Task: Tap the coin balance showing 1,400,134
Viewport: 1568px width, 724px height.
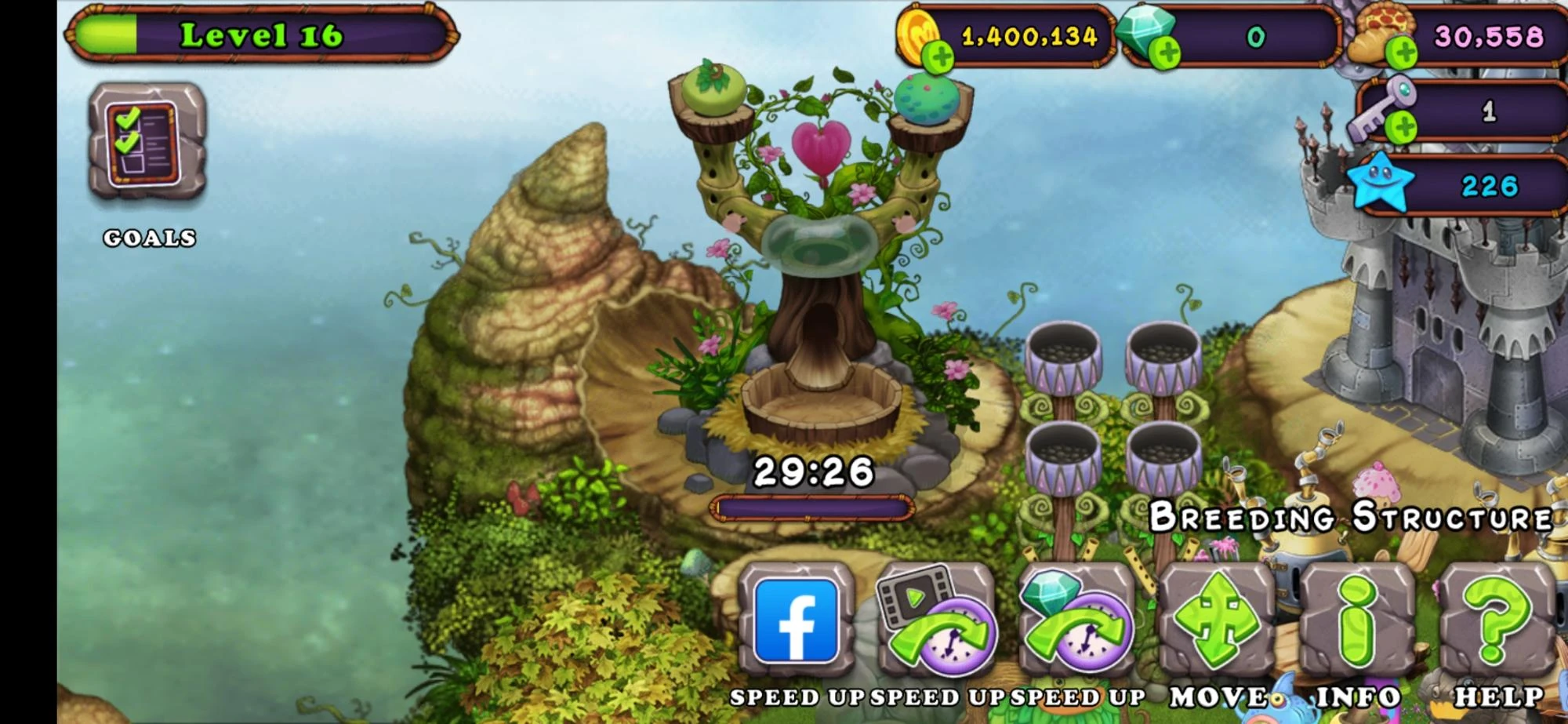Action: tap(1031, 35)
